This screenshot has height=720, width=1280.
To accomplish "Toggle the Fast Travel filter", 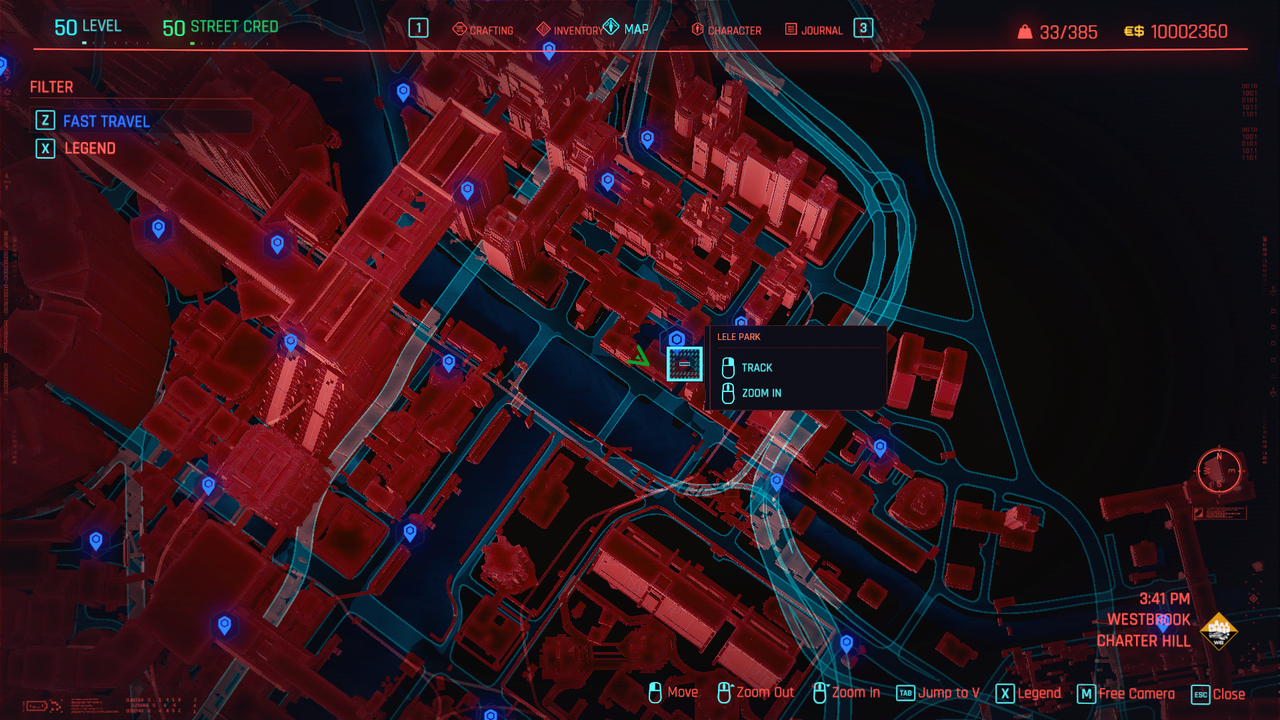I will [106, 121].
